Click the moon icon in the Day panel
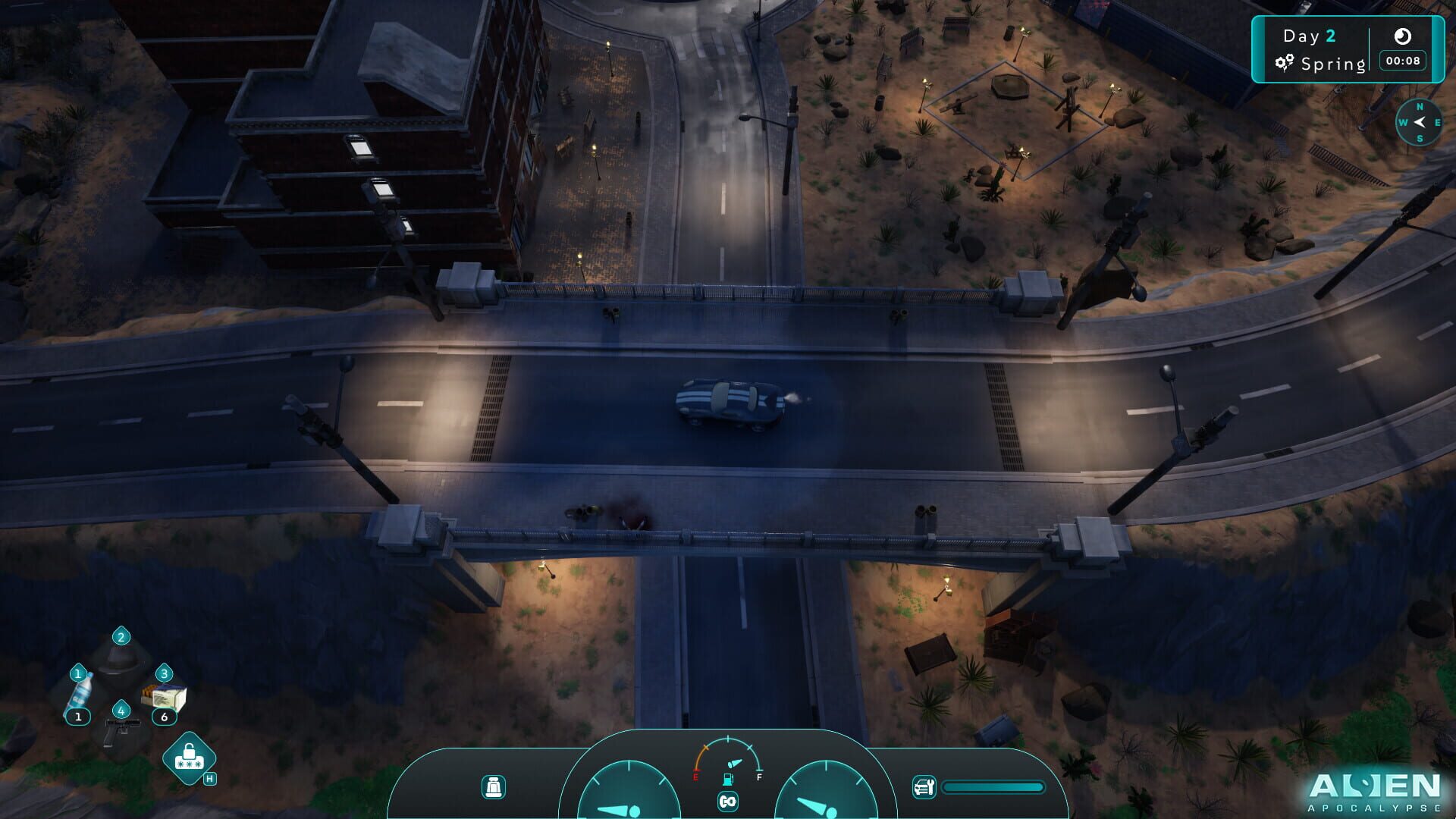Screen dimensions: 1456x819 1404,35
